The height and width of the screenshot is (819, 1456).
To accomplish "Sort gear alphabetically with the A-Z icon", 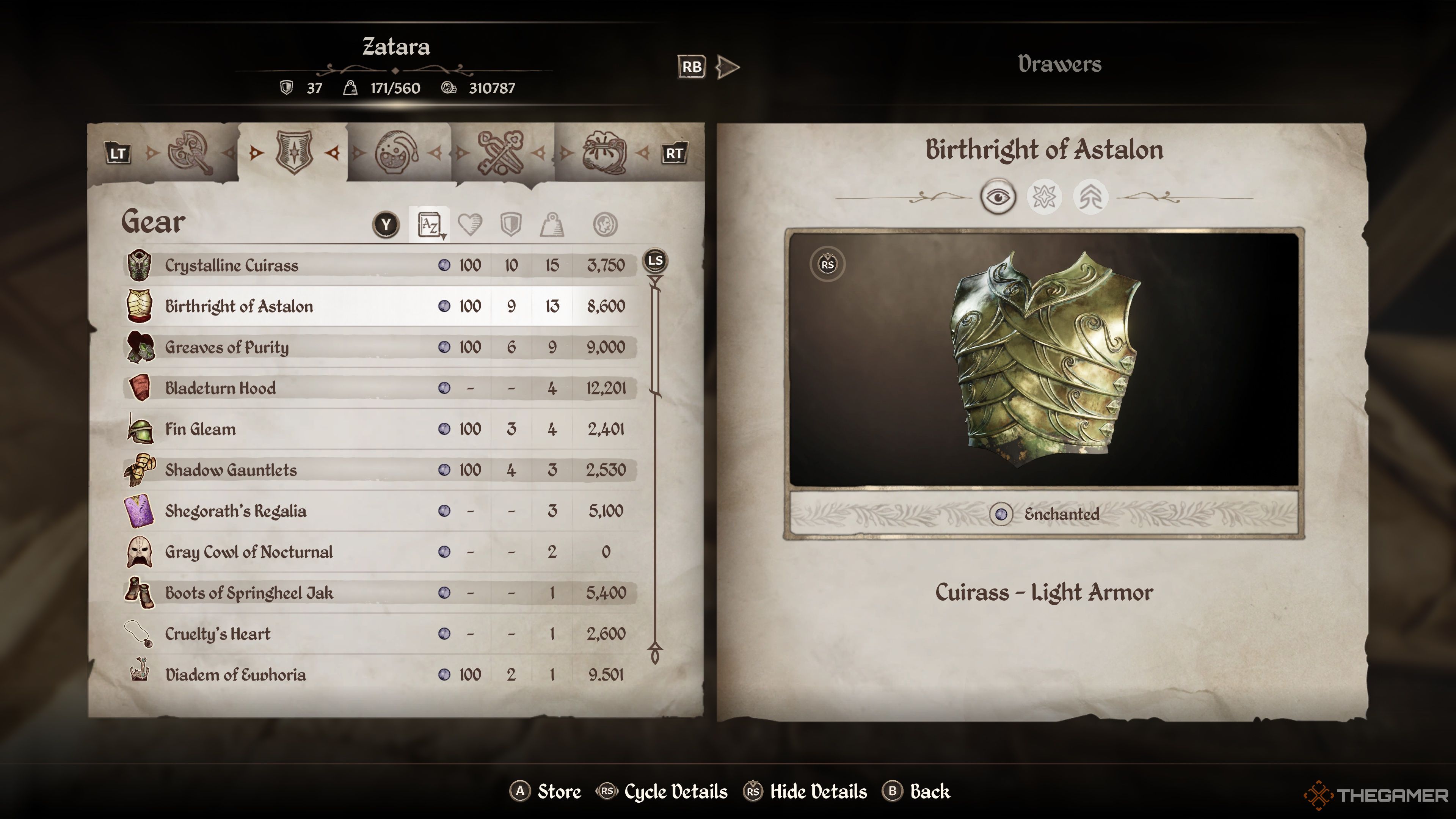I will (430, 225).
